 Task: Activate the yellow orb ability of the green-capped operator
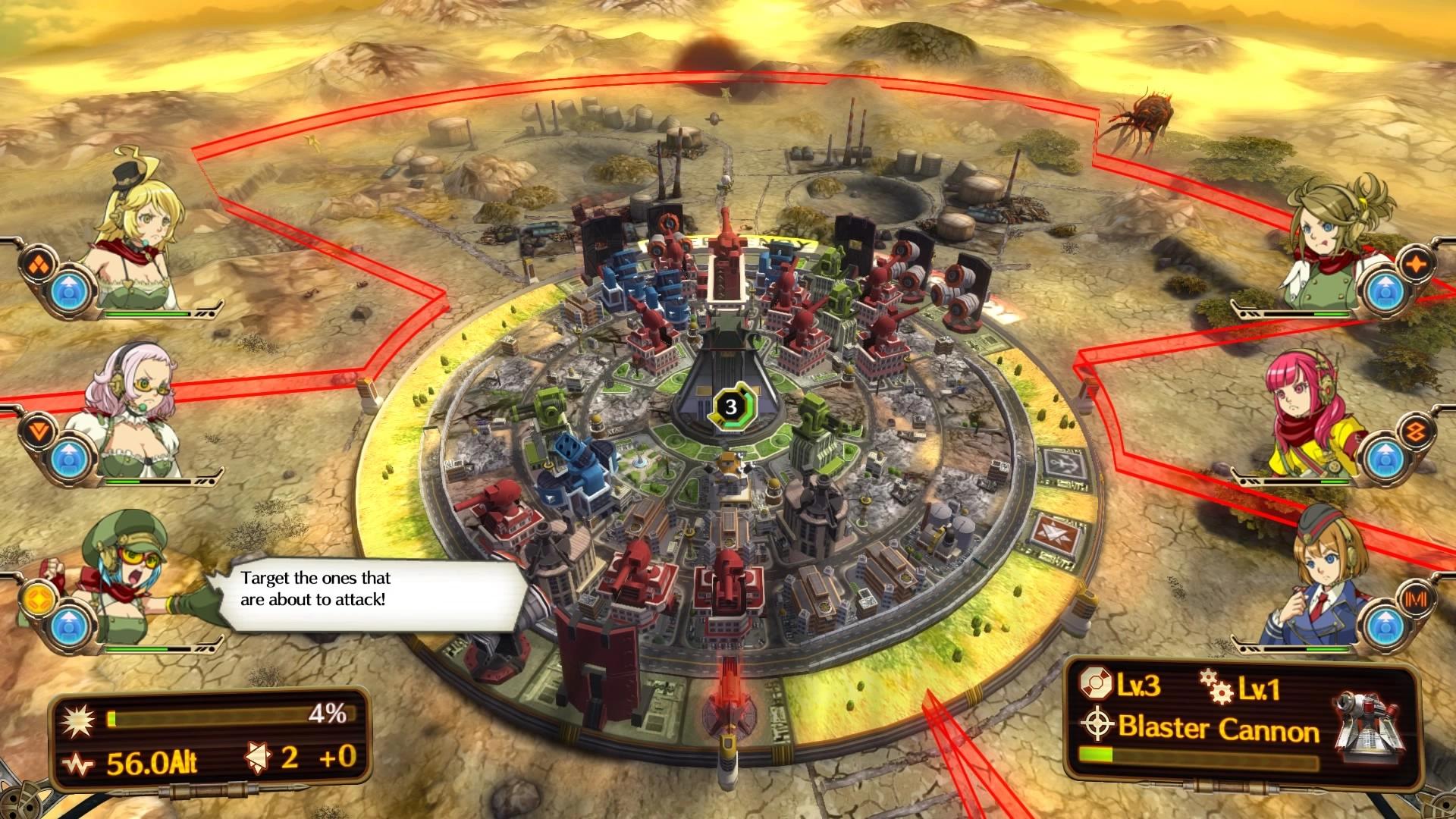pos(38,599)
